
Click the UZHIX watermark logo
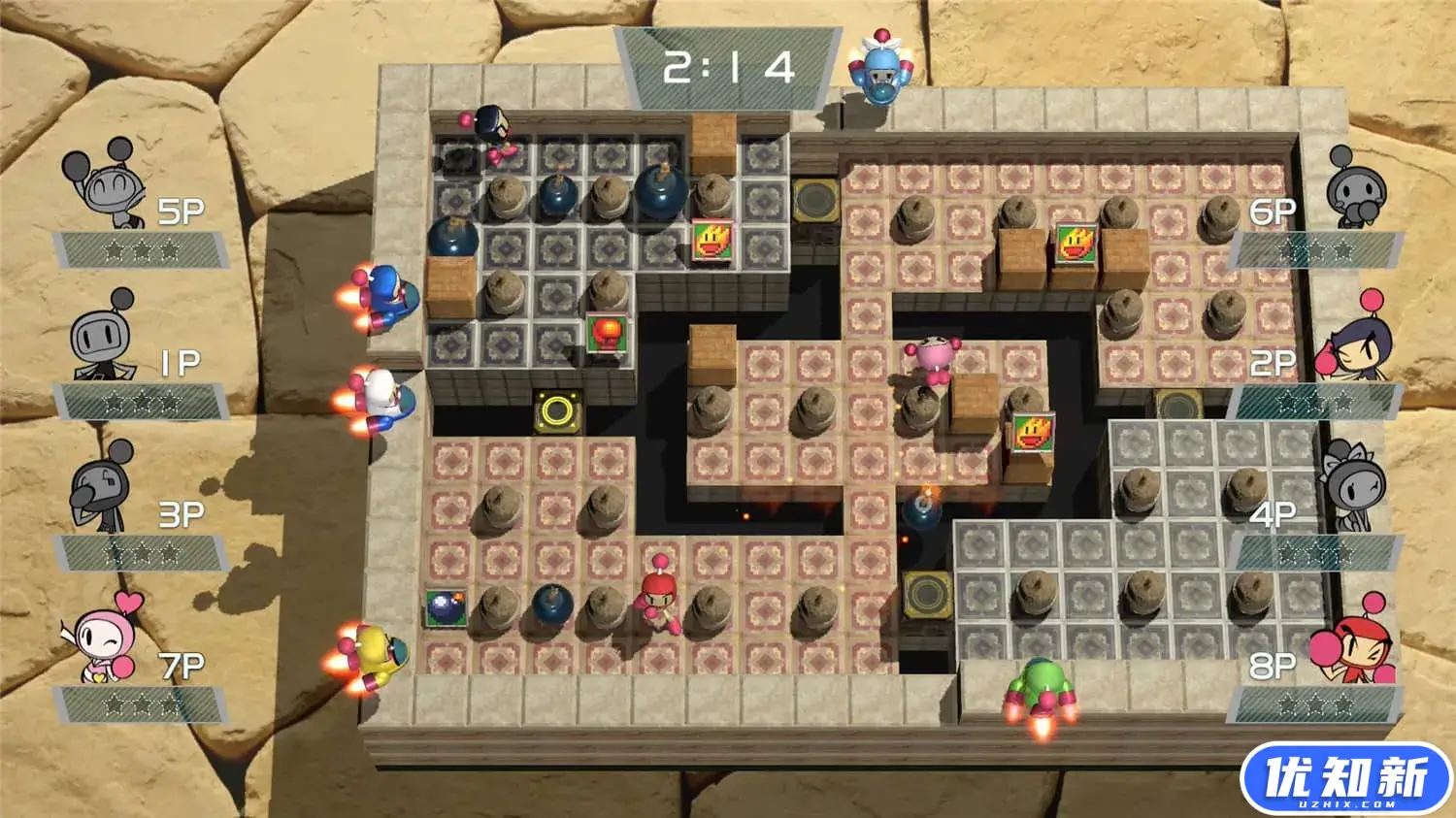click(1349, 776)
